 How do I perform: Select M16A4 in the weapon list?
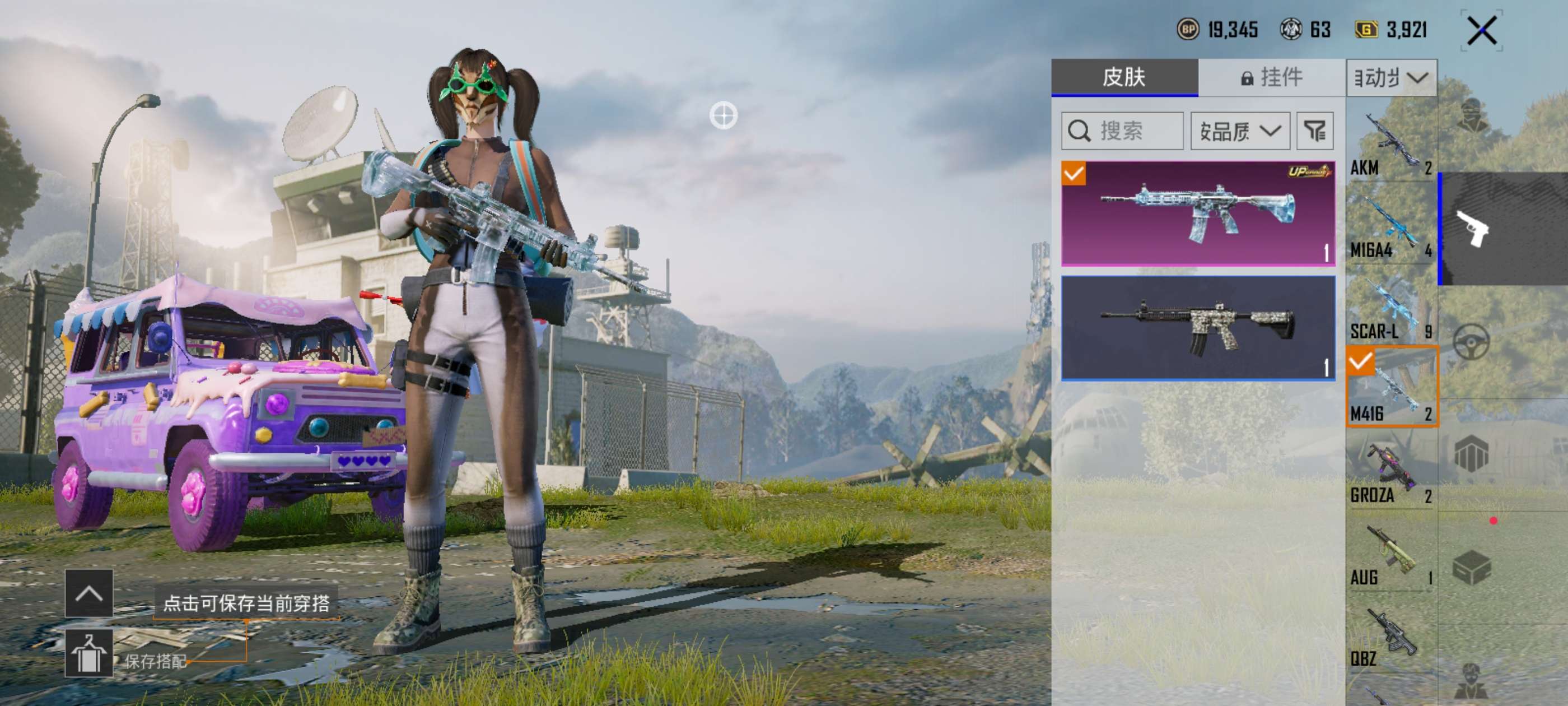point(1391,225)
